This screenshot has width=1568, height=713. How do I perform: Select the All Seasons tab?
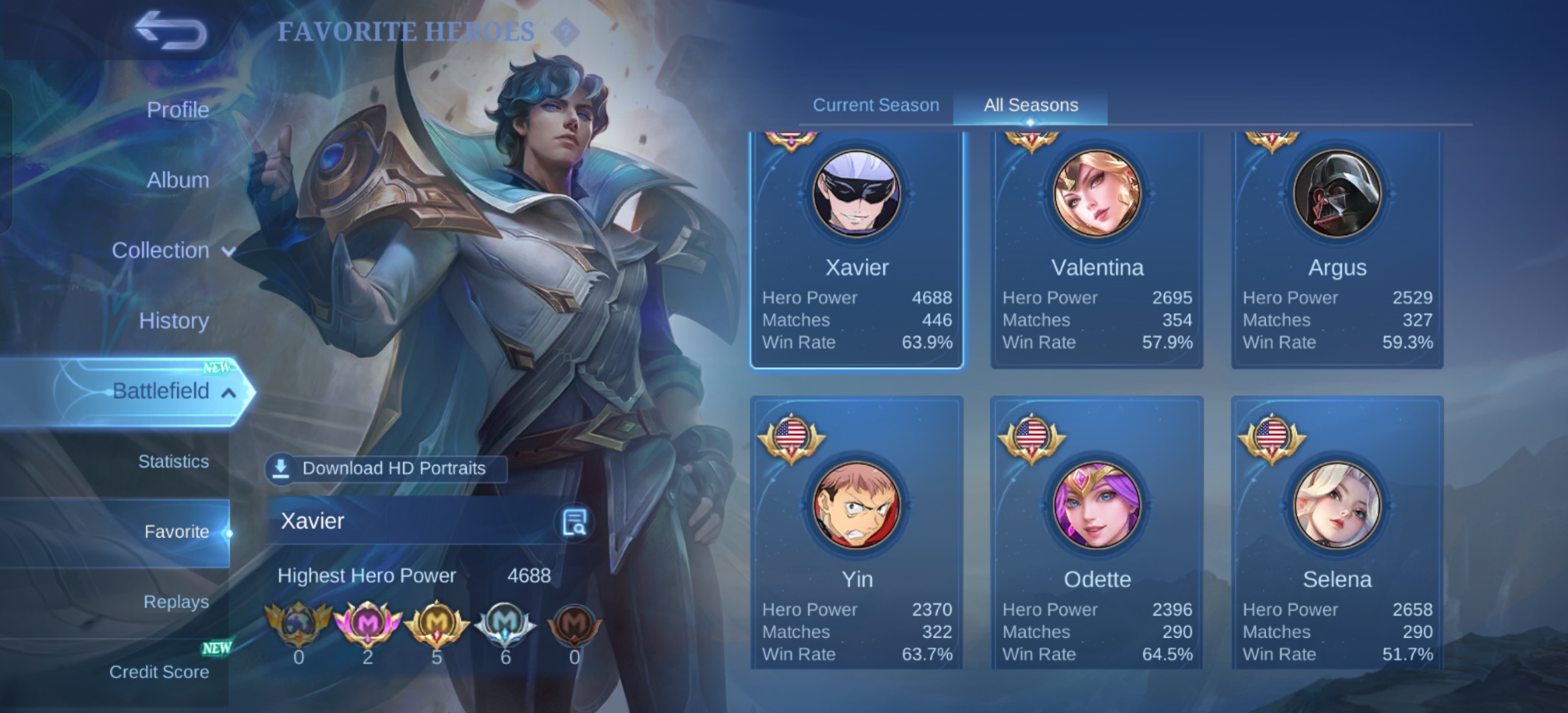coord(1031,105)
